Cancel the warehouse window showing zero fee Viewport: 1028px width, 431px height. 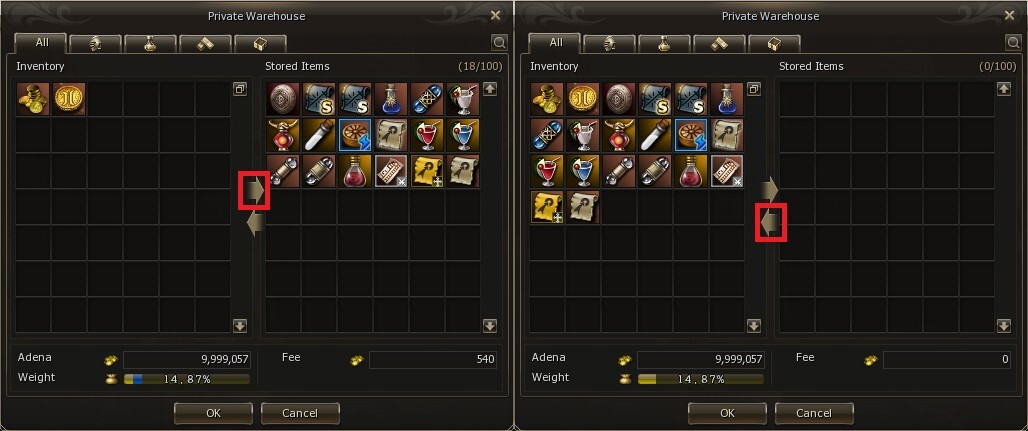pos(814,413)
